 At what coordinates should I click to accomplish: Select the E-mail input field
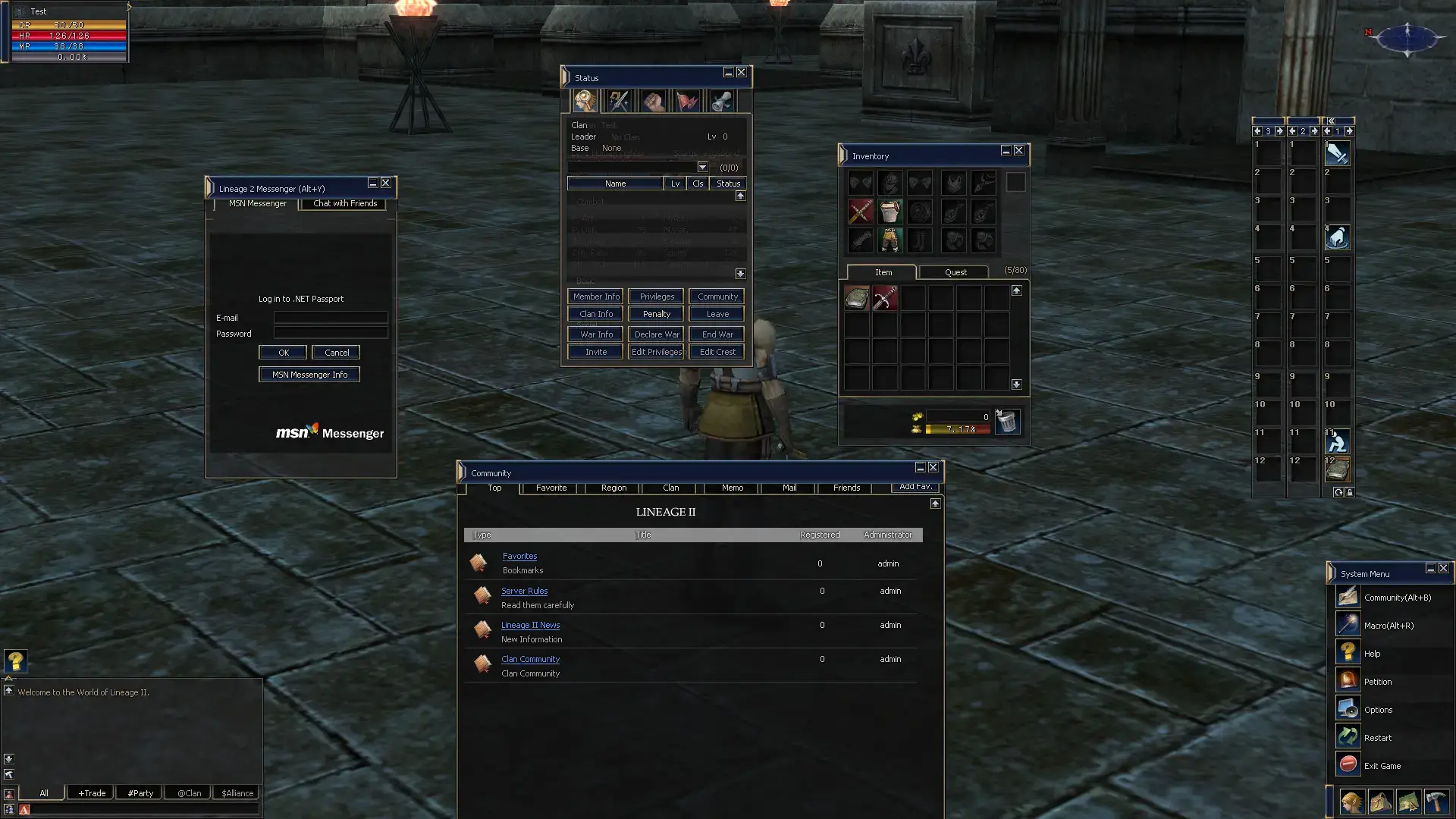click(x=331, y=318)
